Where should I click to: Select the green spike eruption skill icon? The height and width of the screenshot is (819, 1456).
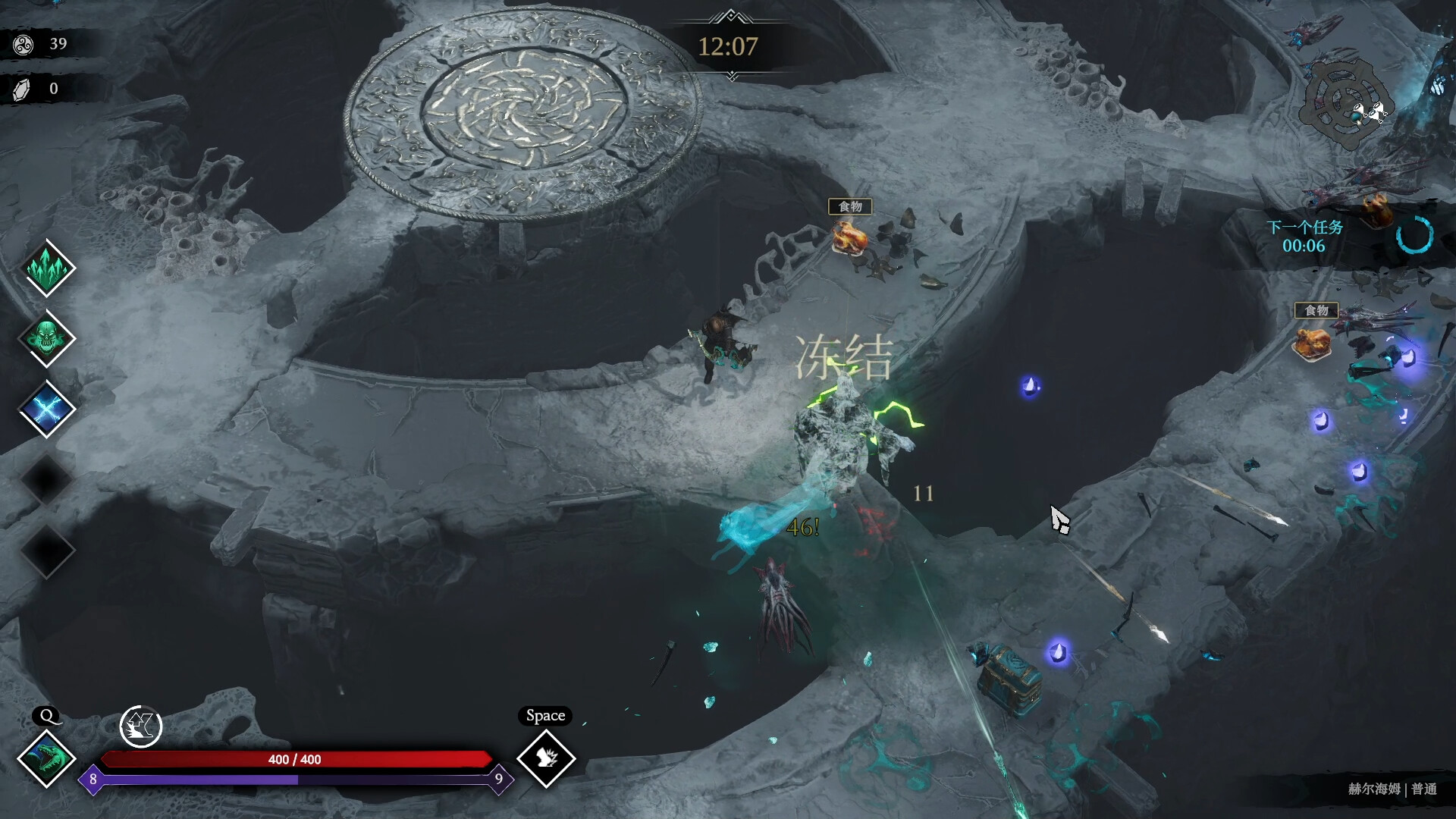47,267
